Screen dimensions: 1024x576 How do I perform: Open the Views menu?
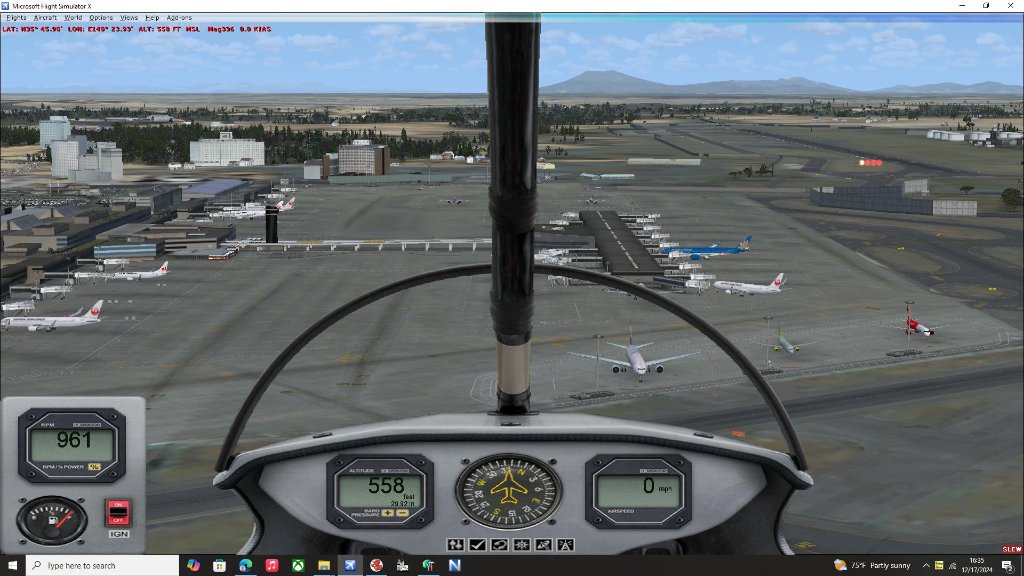[x=129, y=18]
